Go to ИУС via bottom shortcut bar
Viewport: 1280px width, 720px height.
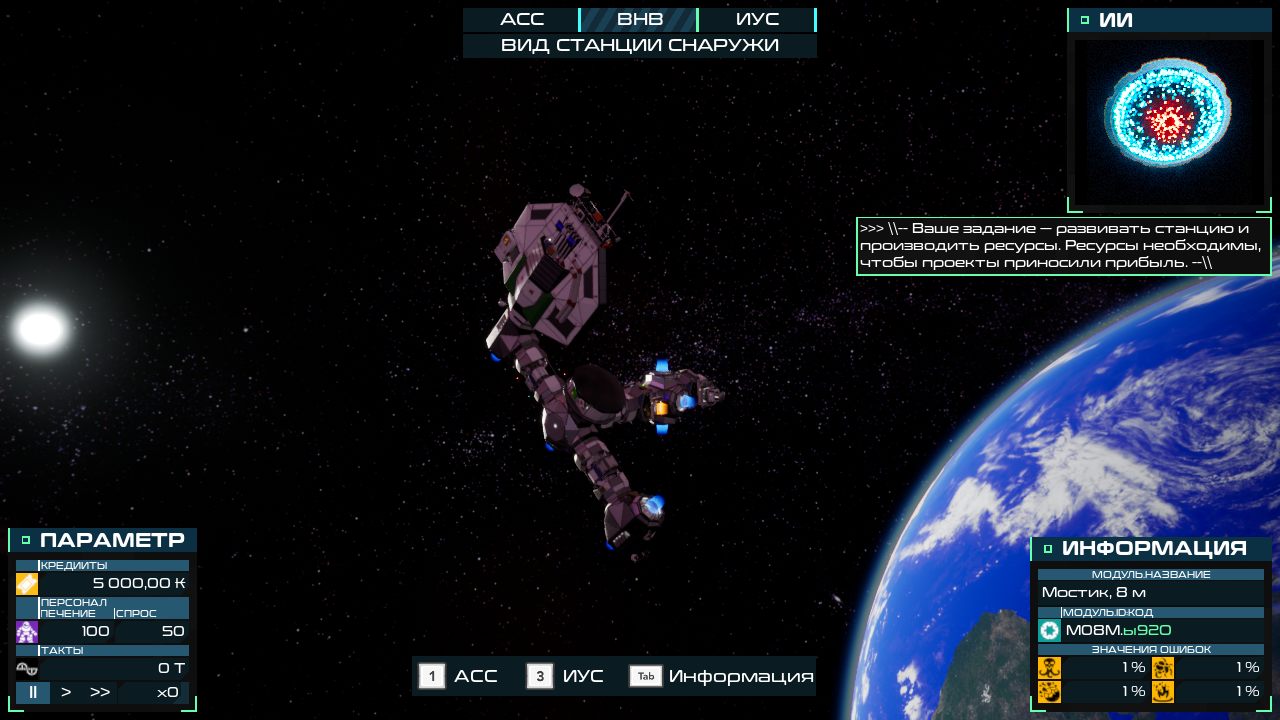click(566, 676)
